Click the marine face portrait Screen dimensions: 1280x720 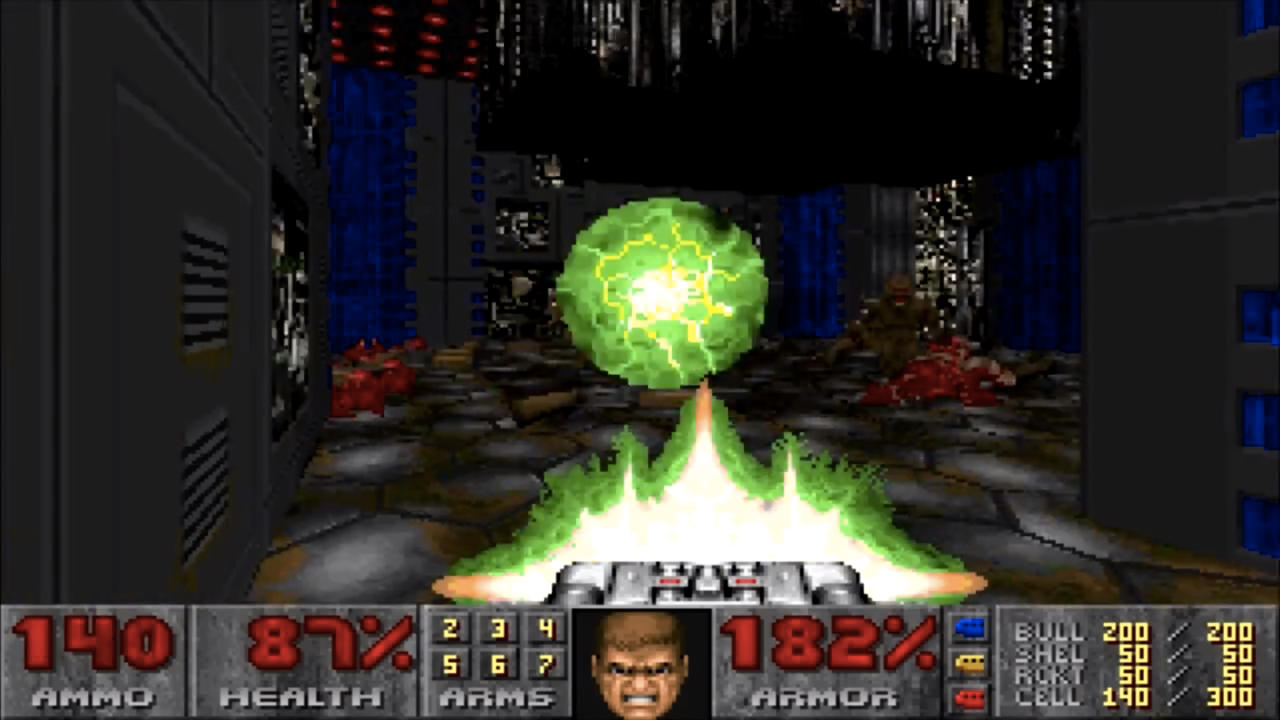click(x=641, y=663)
